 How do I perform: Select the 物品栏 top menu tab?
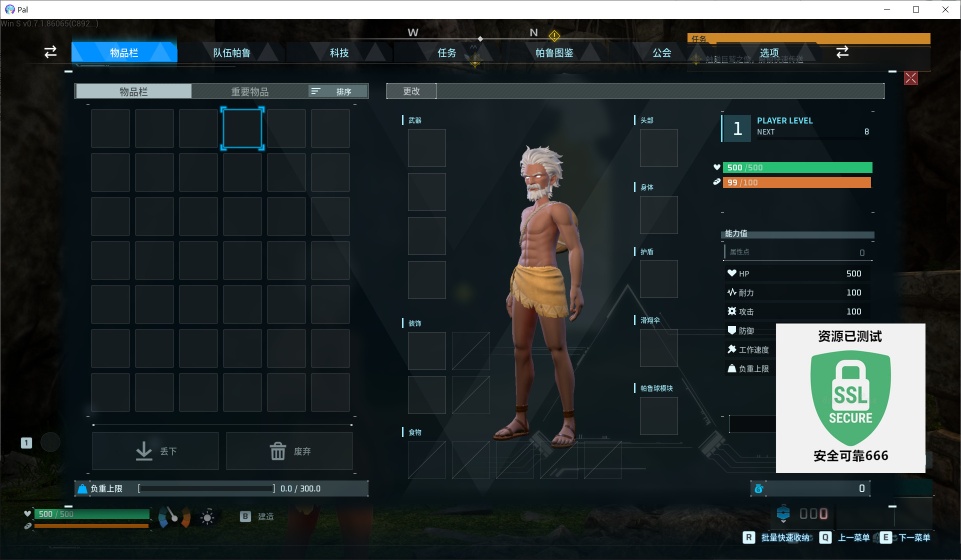(124, 52)
